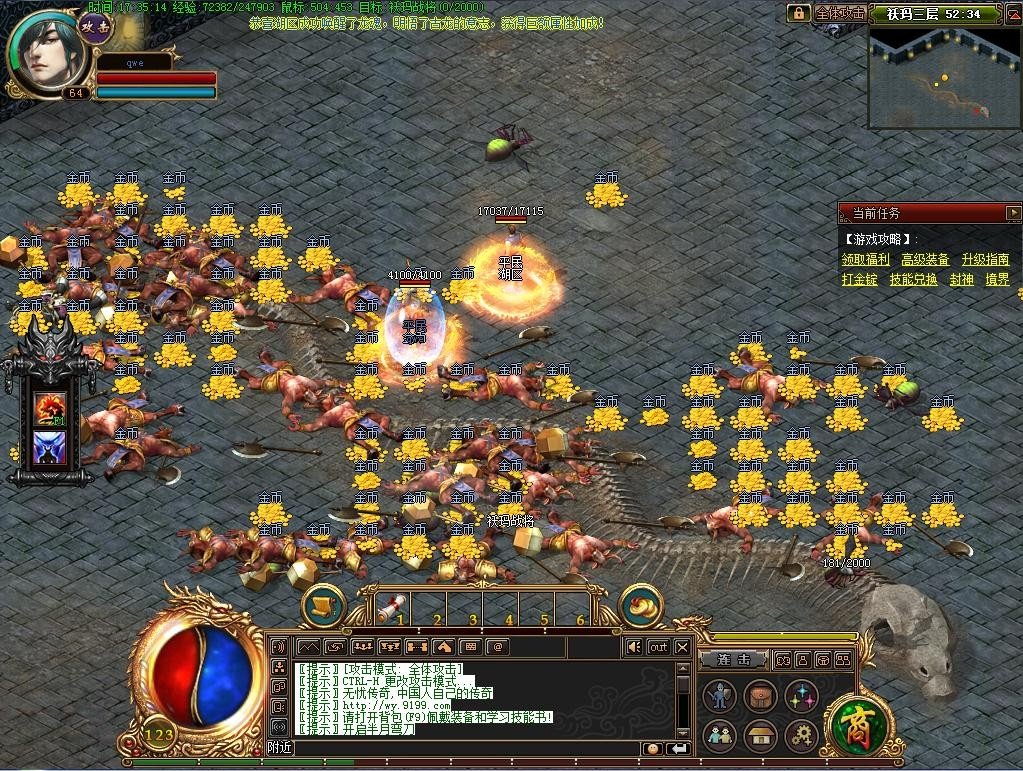Open the 商 shop button

click(x=854, y=723)
